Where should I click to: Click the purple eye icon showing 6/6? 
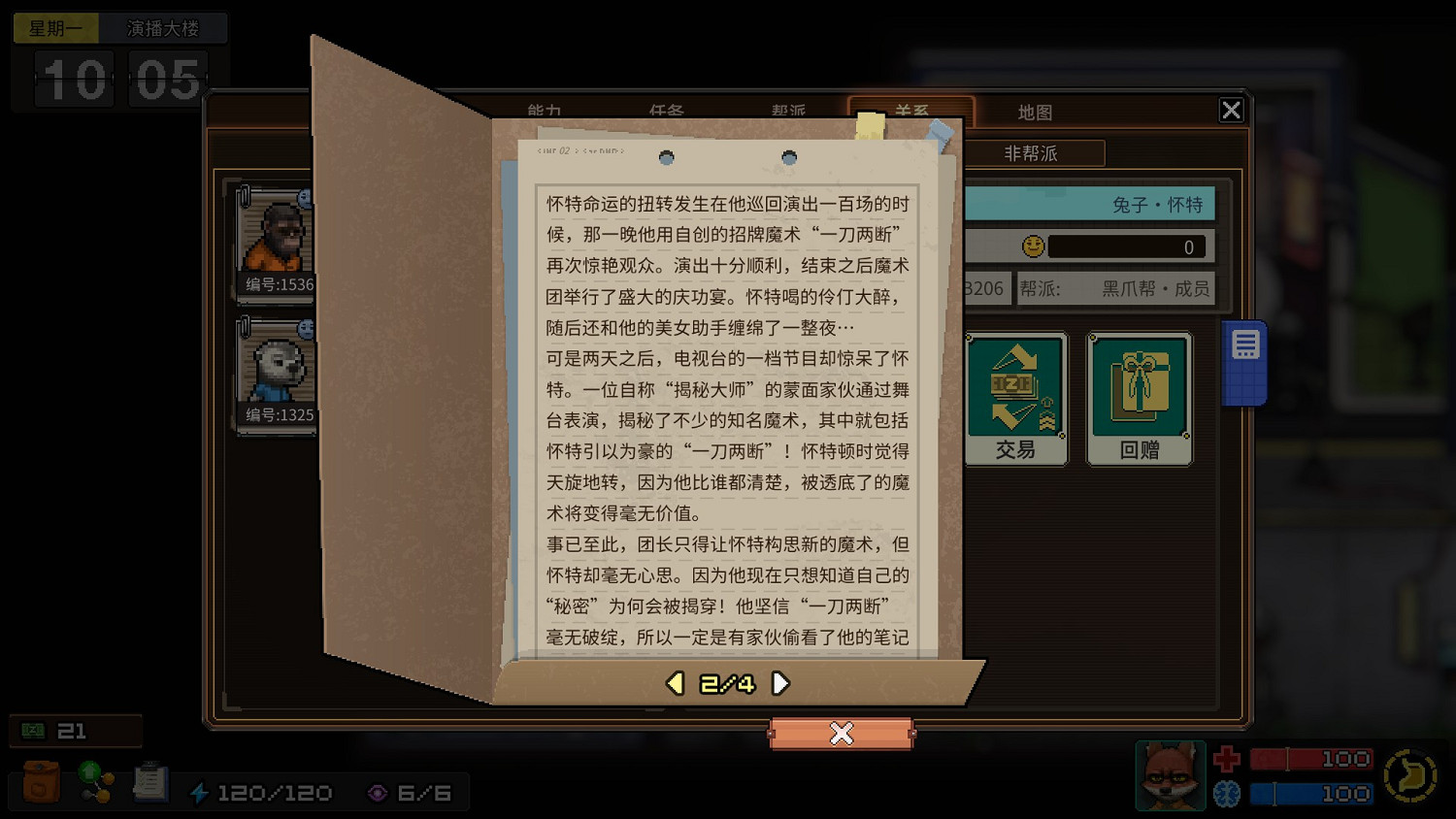(x=377, y=792)
